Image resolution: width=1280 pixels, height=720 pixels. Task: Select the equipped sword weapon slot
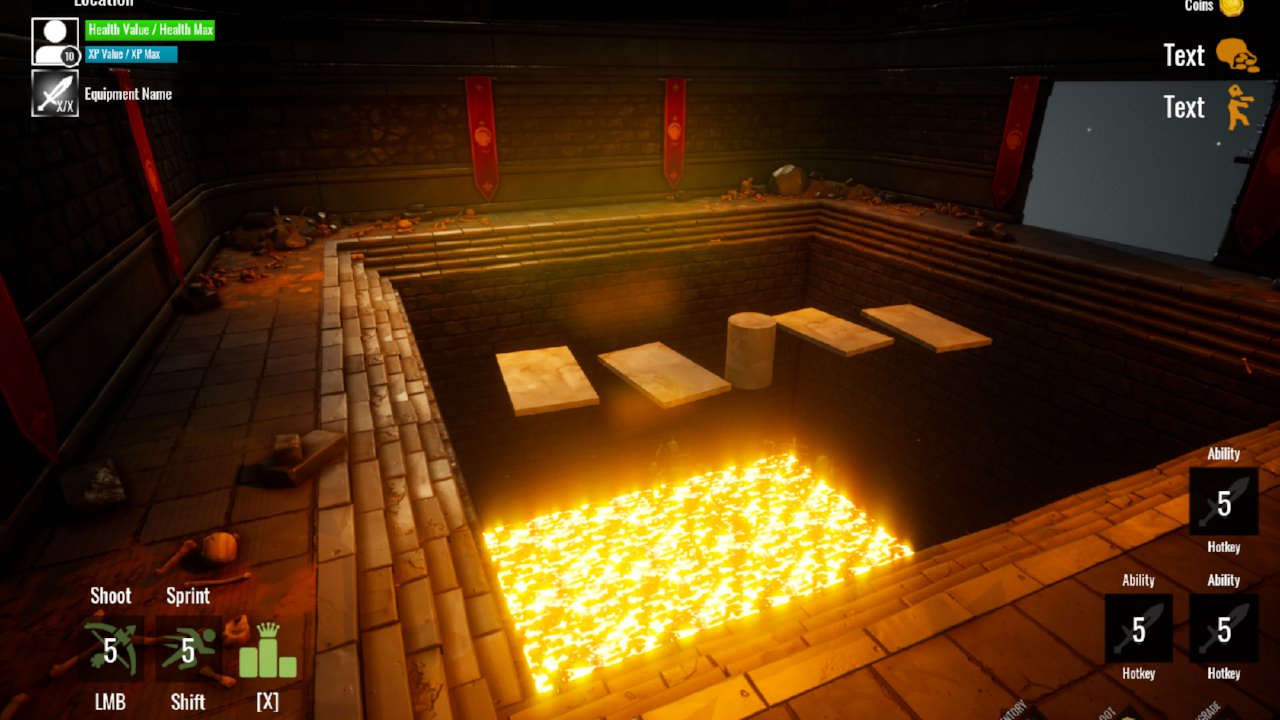click(x=54, y=93)
